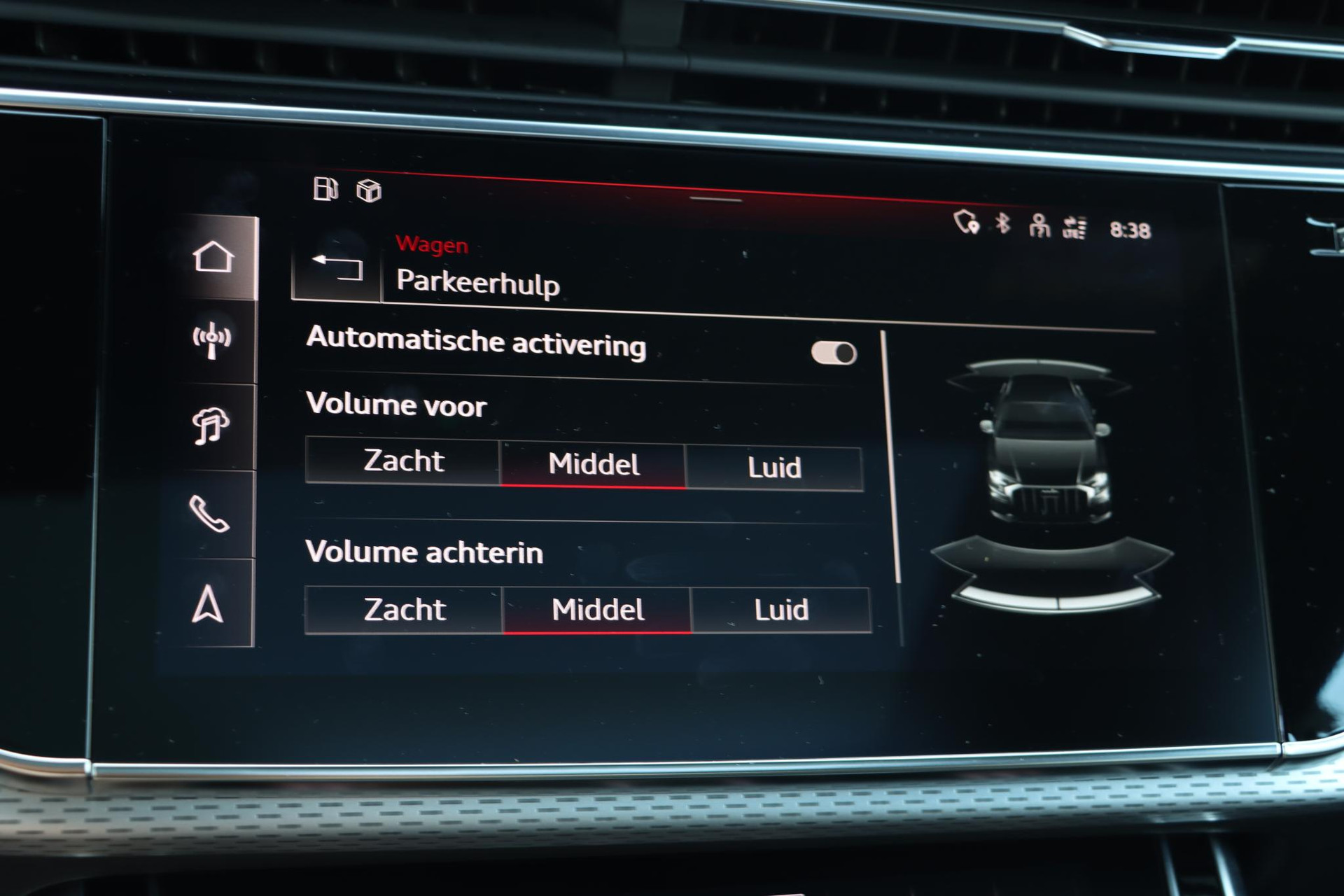The height and width of the screenshot is (896, 1344).
Task: Click the Bluetooth status icon
Action: (1003, 223)
